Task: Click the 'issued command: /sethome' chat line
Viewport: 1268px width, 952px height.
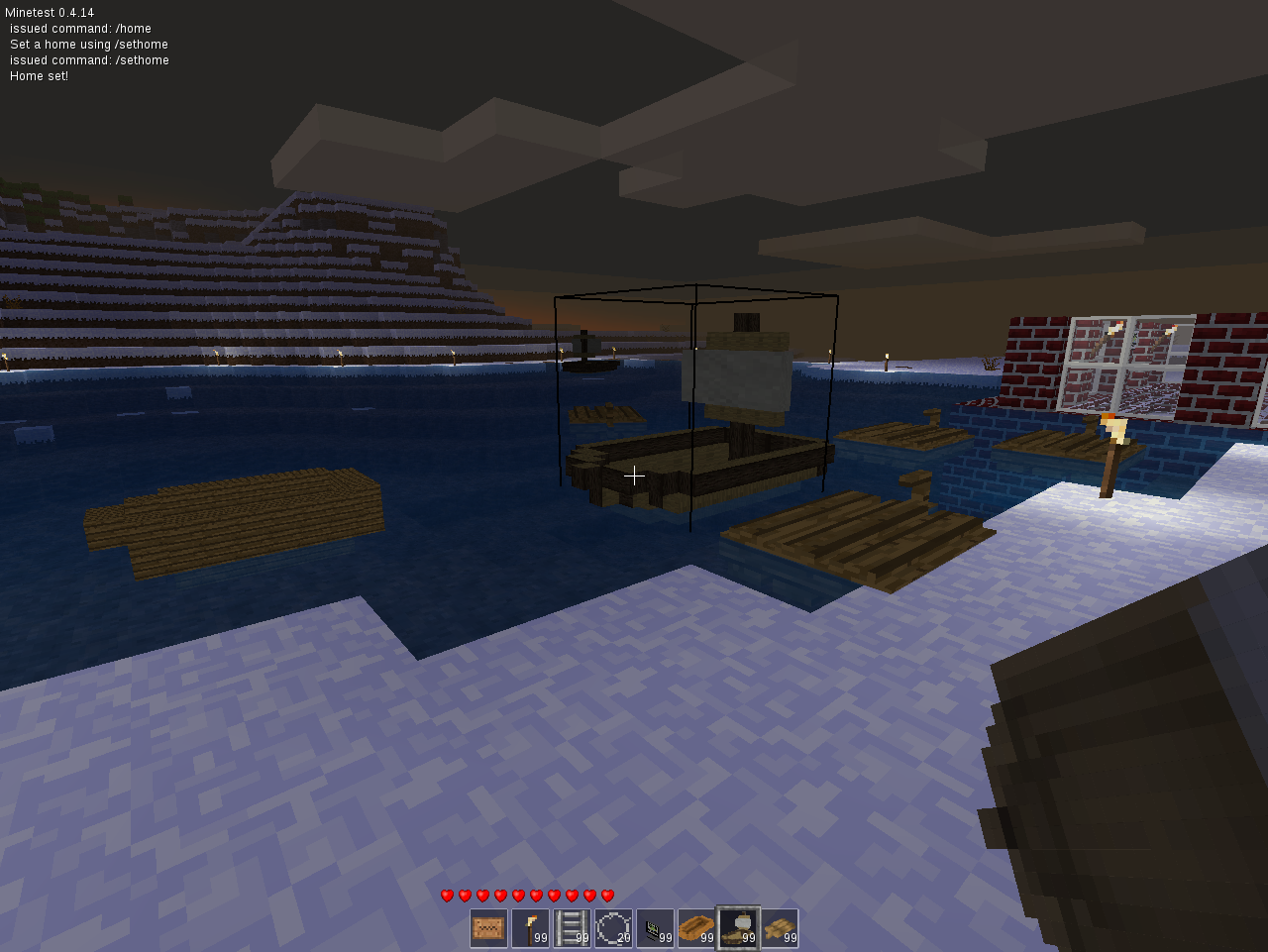Action: pos(88,59)
